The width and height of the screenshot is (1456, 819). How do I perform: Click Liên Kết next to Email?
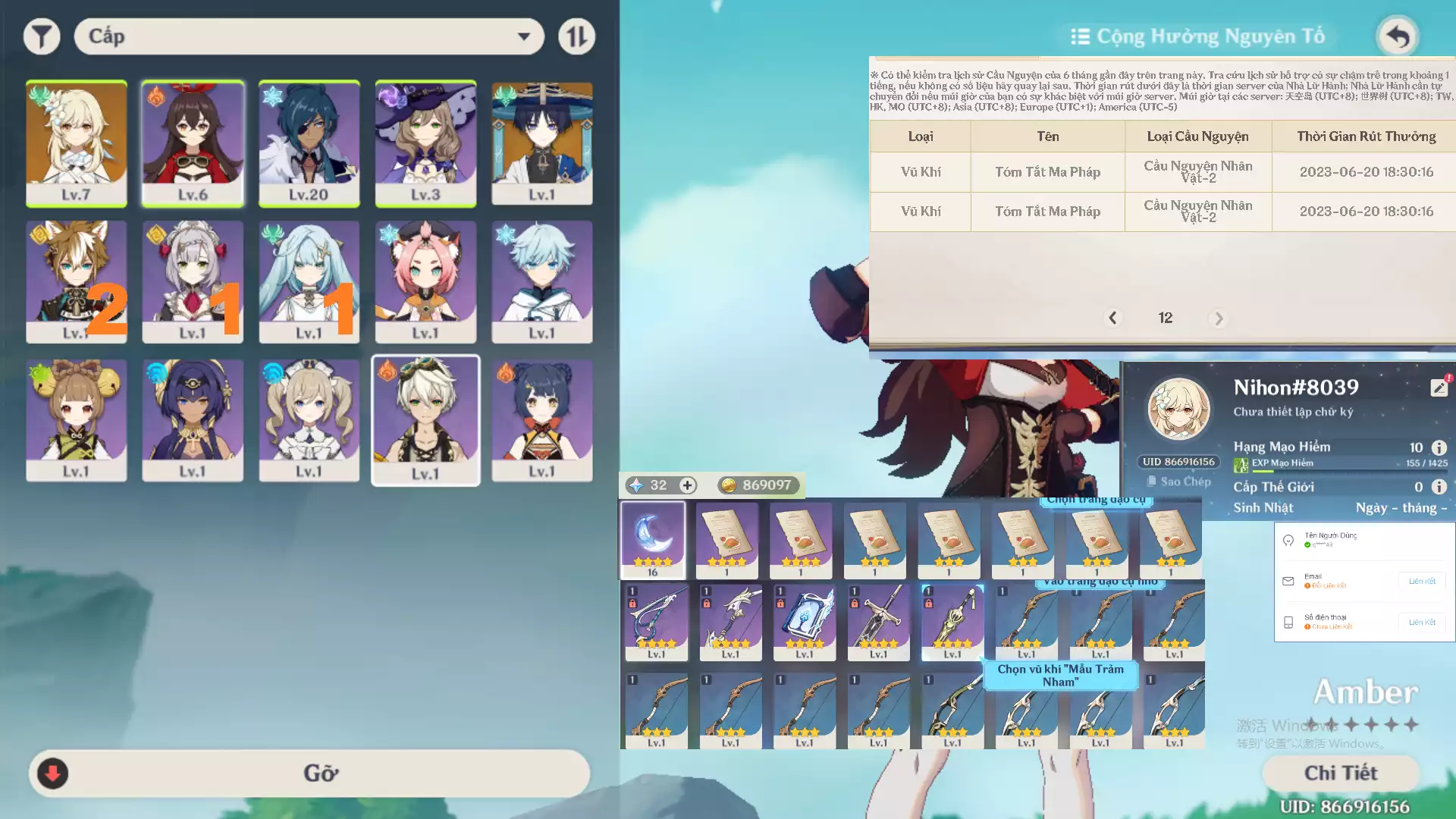[1421, 582]
